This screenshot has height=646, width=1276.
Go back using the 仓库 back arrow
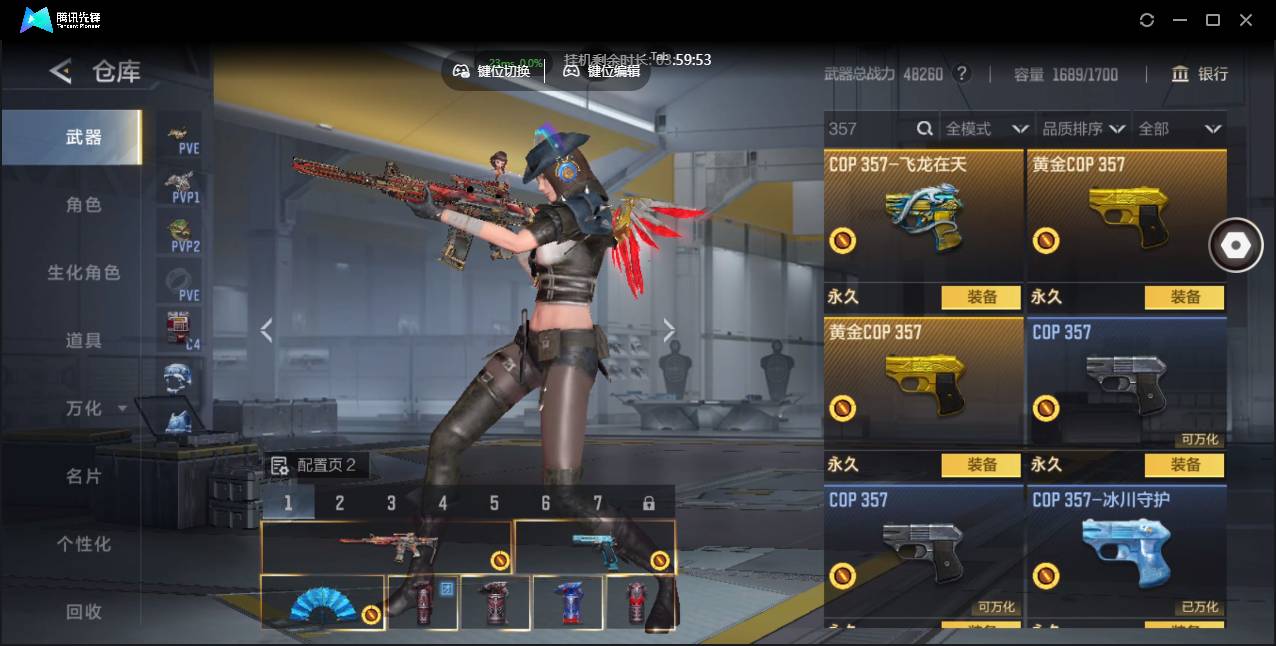click(x=61, y=71)
